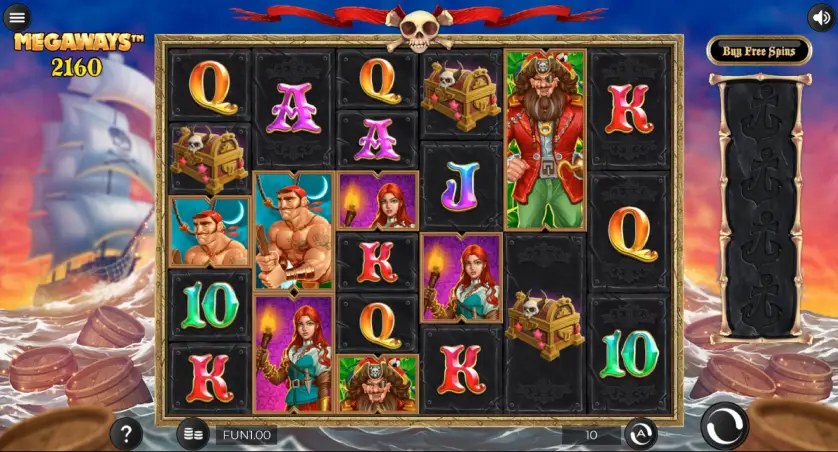Spin the reels with the spin button

point(724,427)
